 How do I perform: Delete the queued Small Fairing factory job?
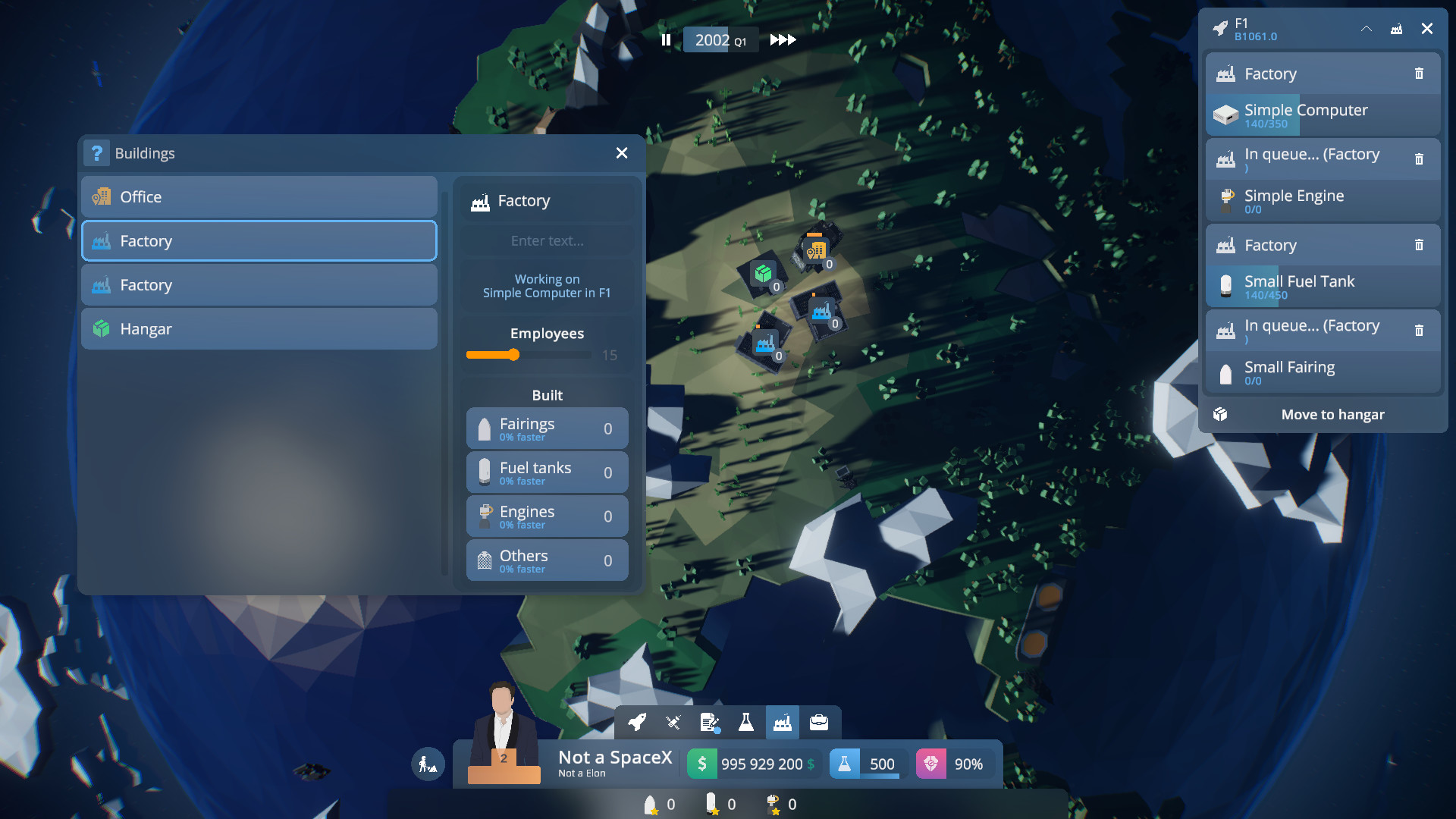coord(1419,331)
